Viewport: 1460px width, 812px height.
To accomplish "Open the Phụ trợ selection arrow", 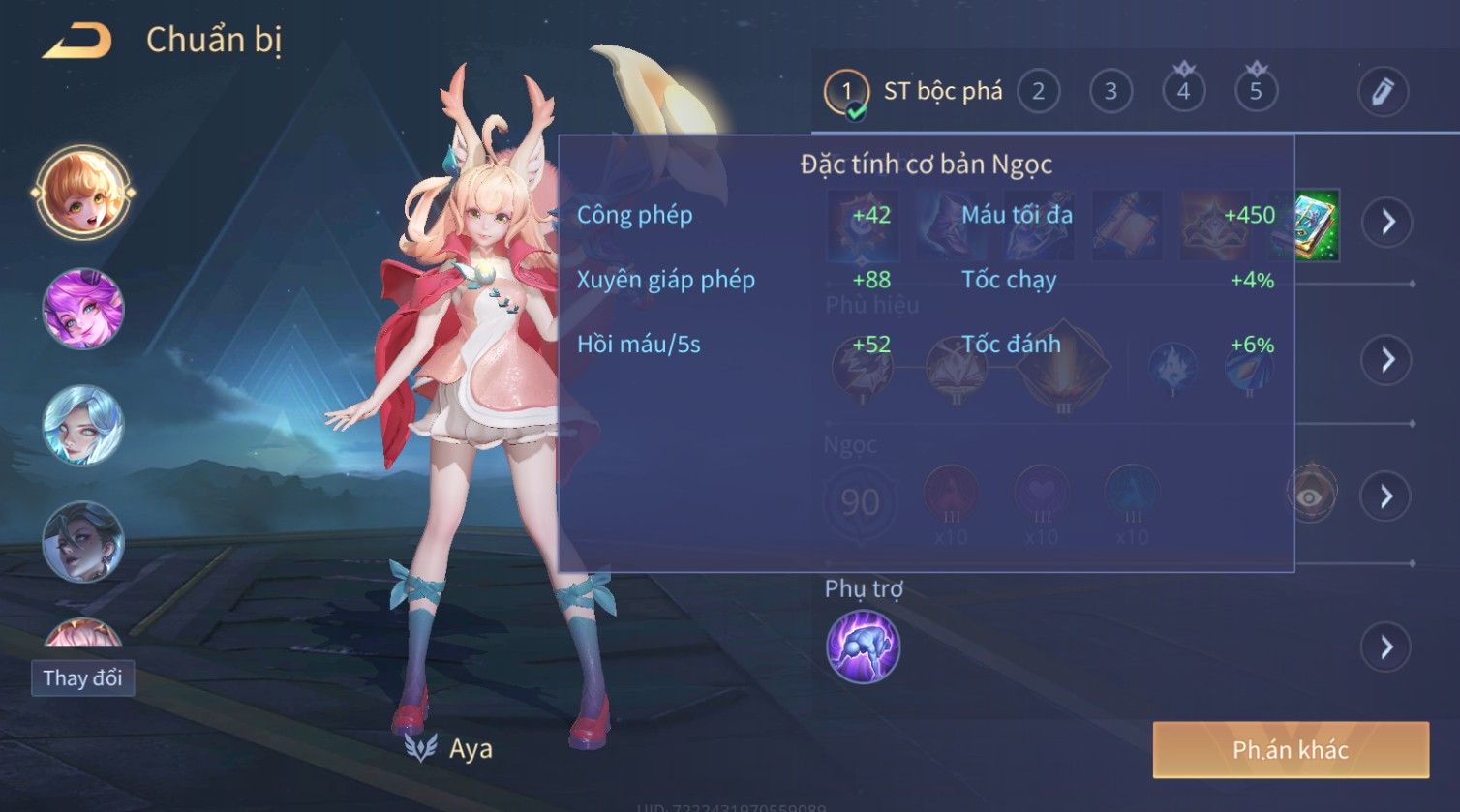I will click(x=1387, y=647).
